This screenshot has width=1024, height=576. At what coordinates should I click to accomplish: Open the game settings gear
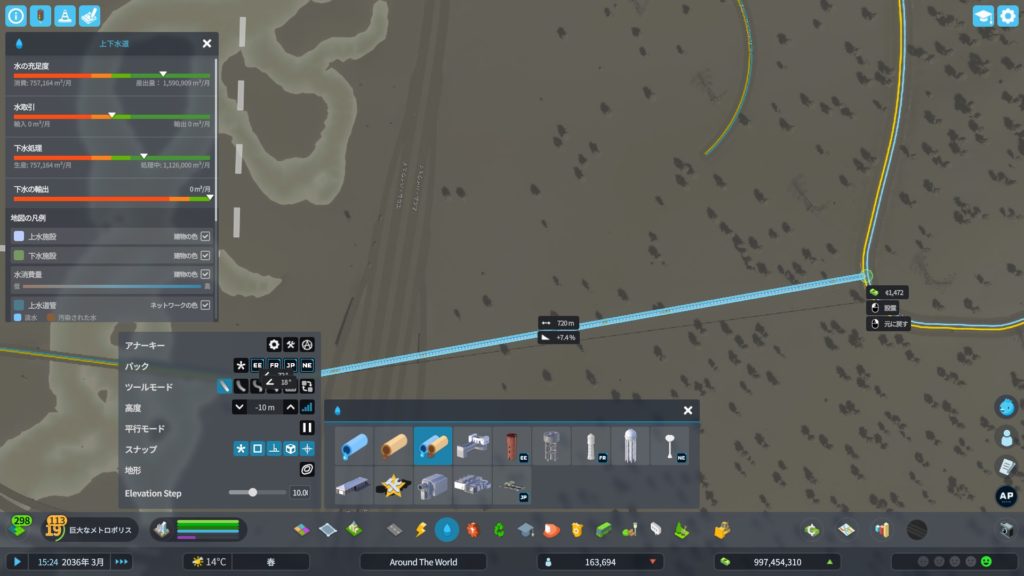pos(1007,16)
